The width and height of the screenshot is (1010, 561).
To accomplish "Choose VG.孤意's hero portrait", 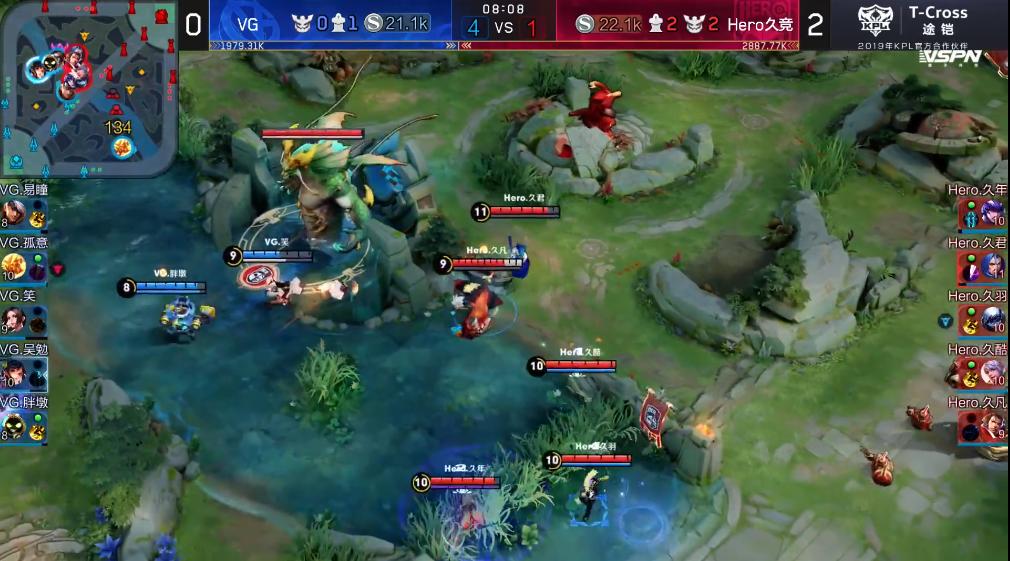I will tap(13, 266).
